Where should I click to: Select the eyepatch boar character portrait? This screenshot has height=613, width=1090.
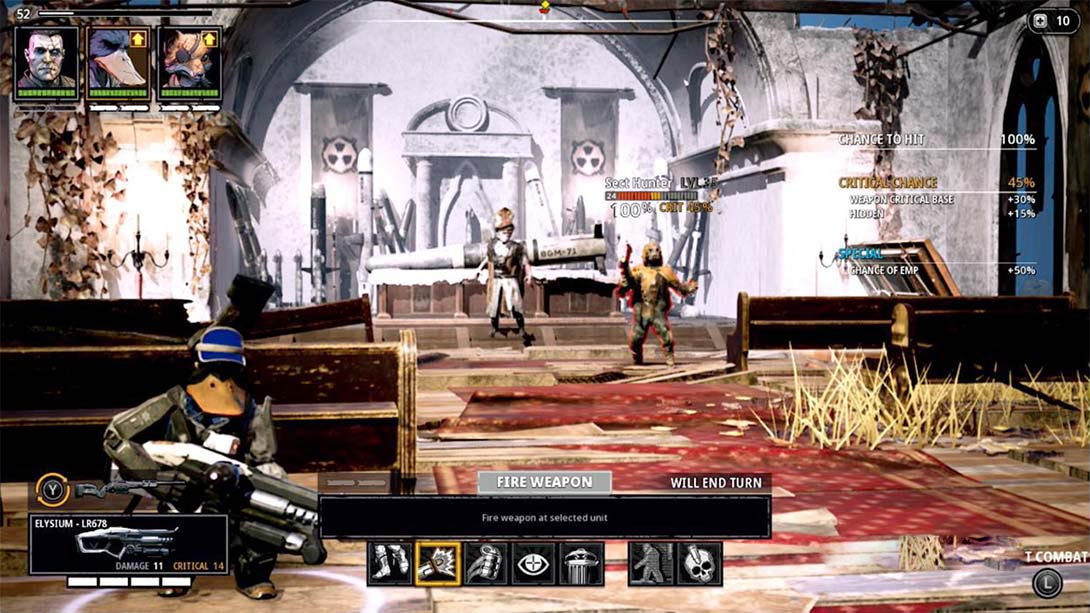[189, 60]
